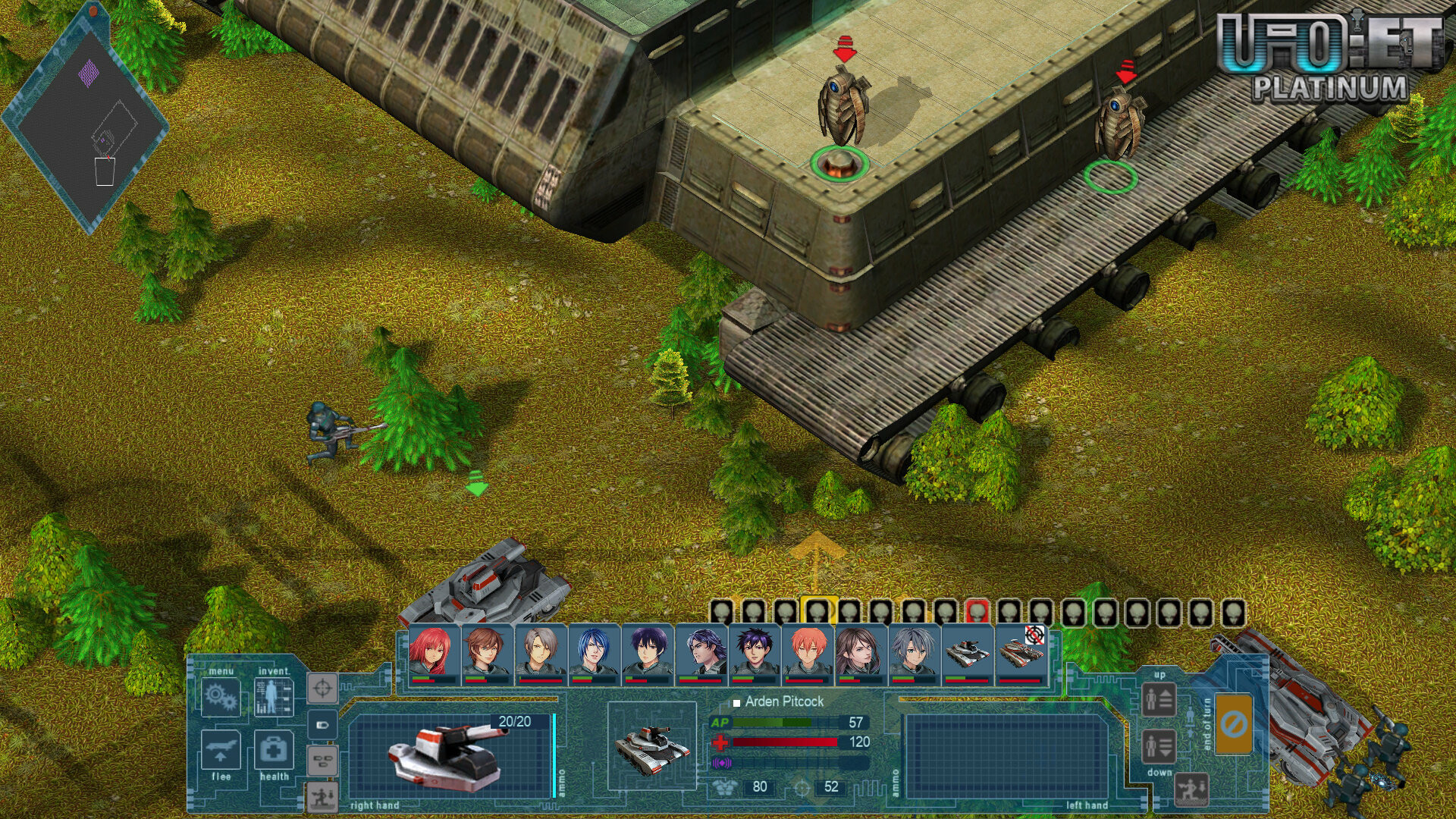
Task: Click the magazine clips icon
Action: [x=324, y=758]
